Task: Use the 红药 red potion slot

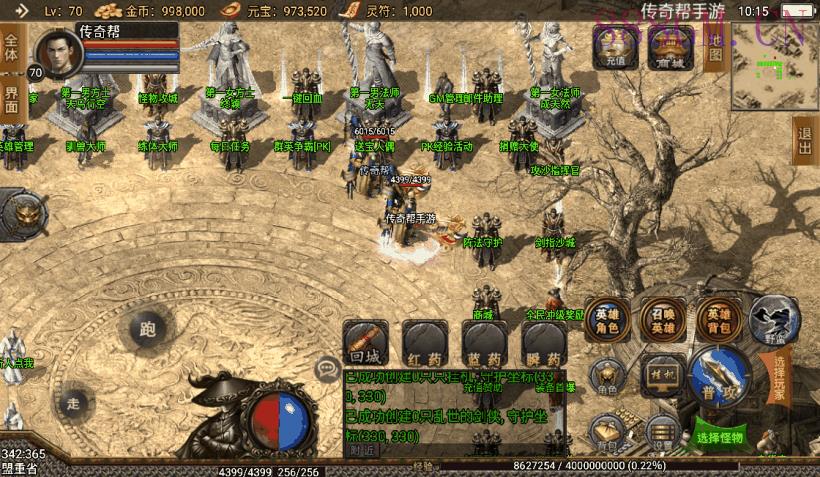Action: pos(425,343)
